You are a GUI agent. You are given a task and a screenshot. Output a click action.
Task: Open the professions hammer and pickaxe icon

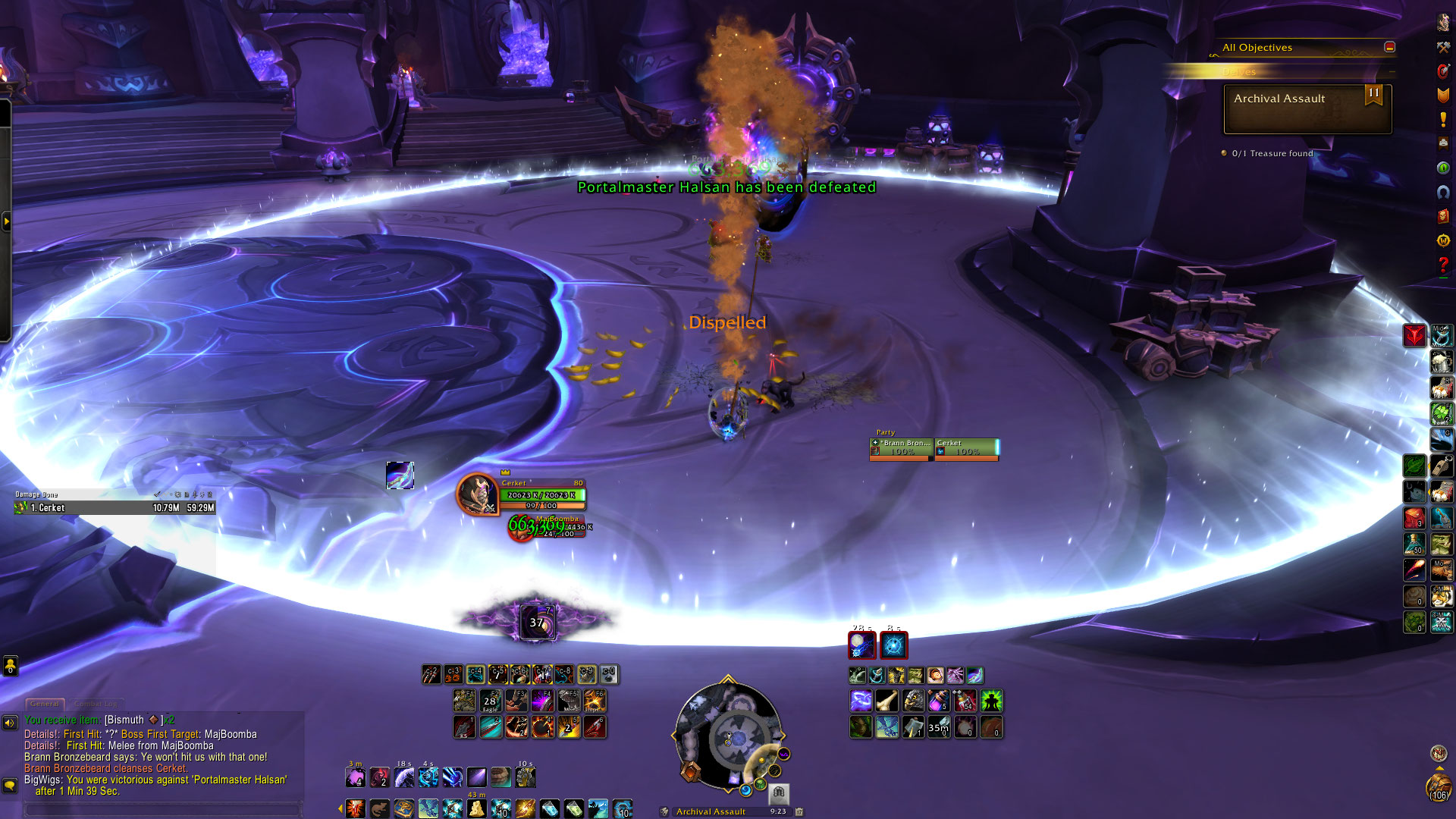coord(1443,47)
